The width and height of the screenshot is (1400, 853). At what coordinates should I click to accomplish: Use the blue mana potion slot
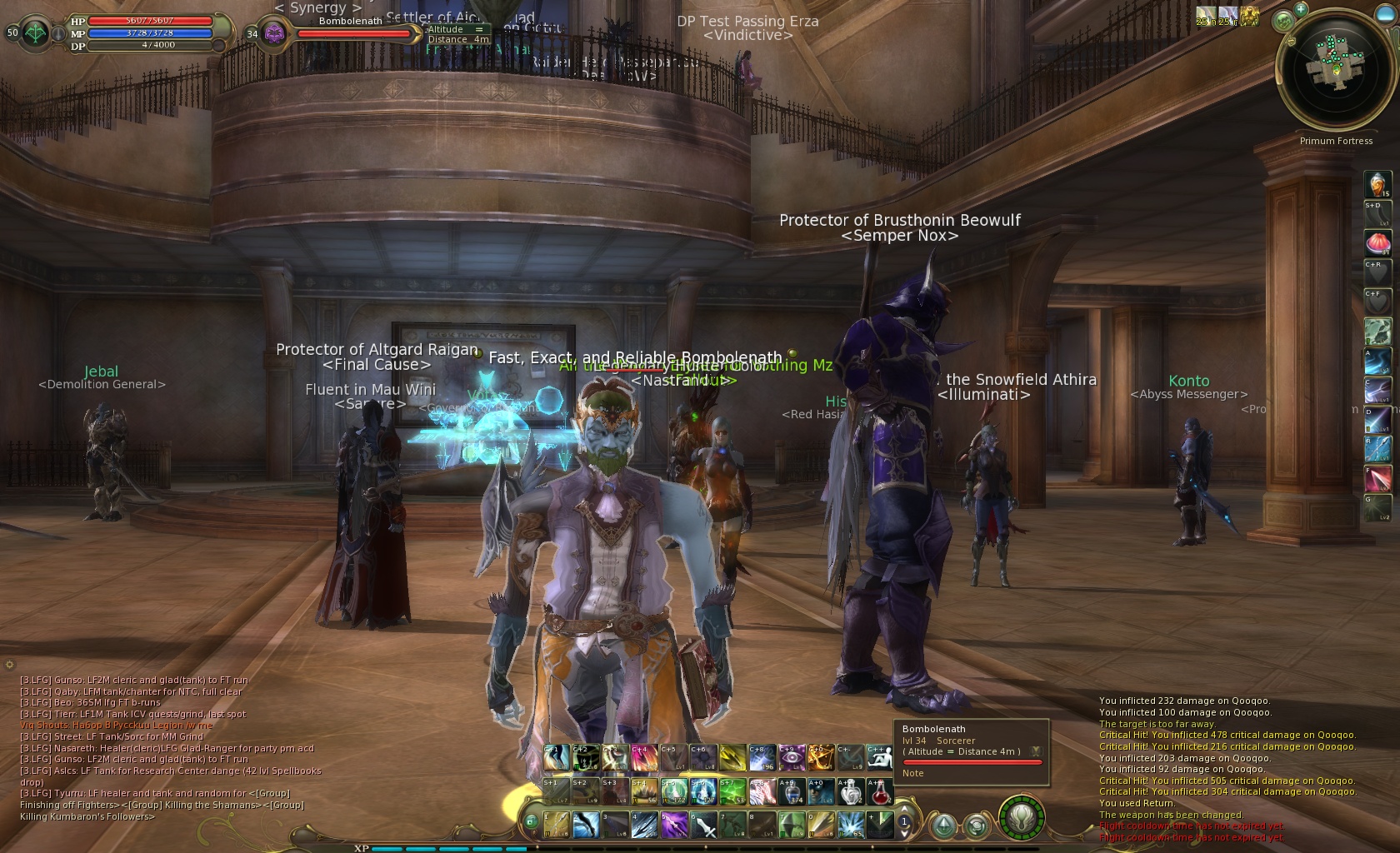[x=792, y=792]
